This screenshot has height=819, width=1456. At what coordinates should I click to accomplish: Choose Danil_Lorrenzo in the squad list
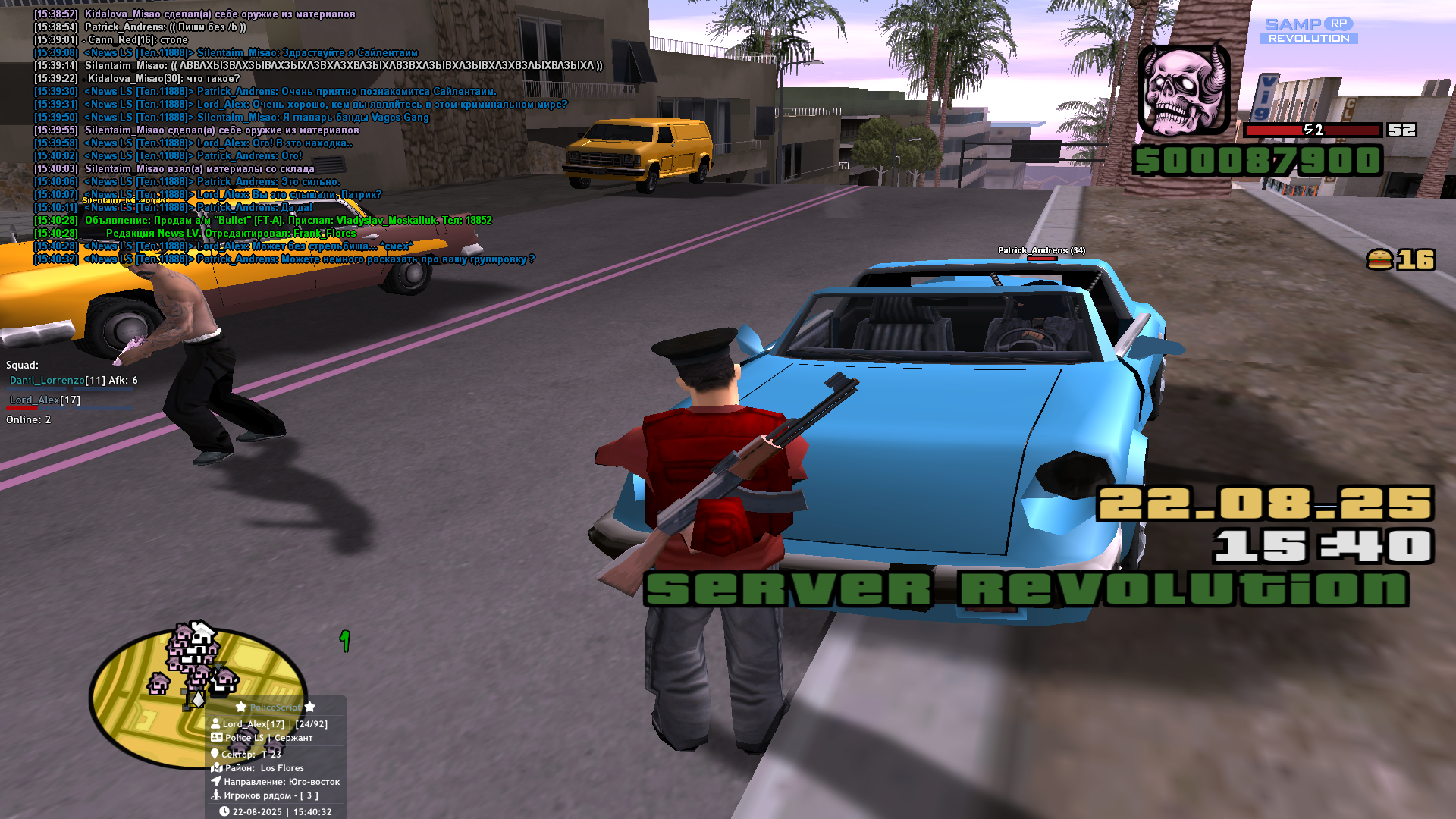47,381
